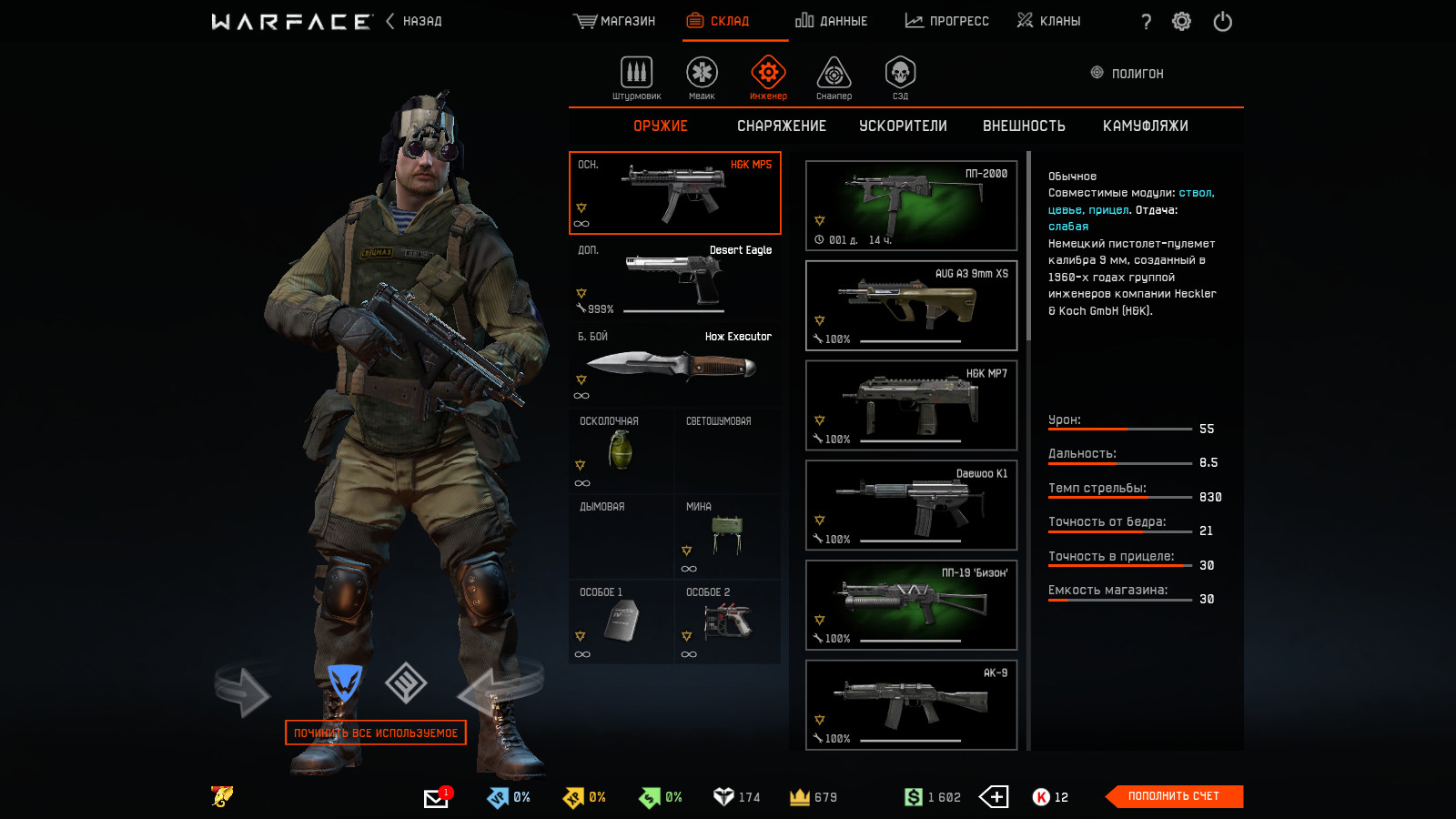Choose the AUG A3 9mm XS weapon
Image resolution: width=1456 pixels, height=819 pixels.
[x=911, y=306]
